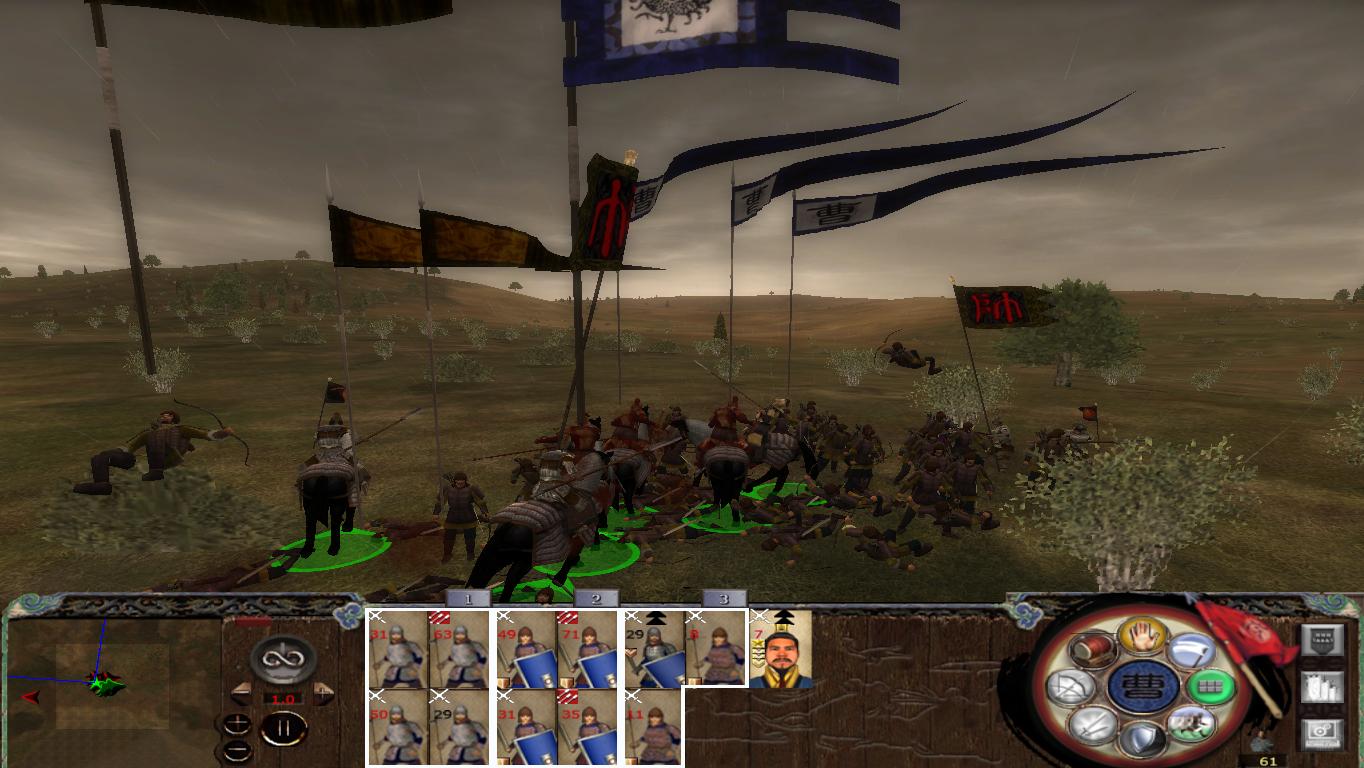Decrease battle speed with the left arrow
The image size is (1364, 768).
(241, 692)
